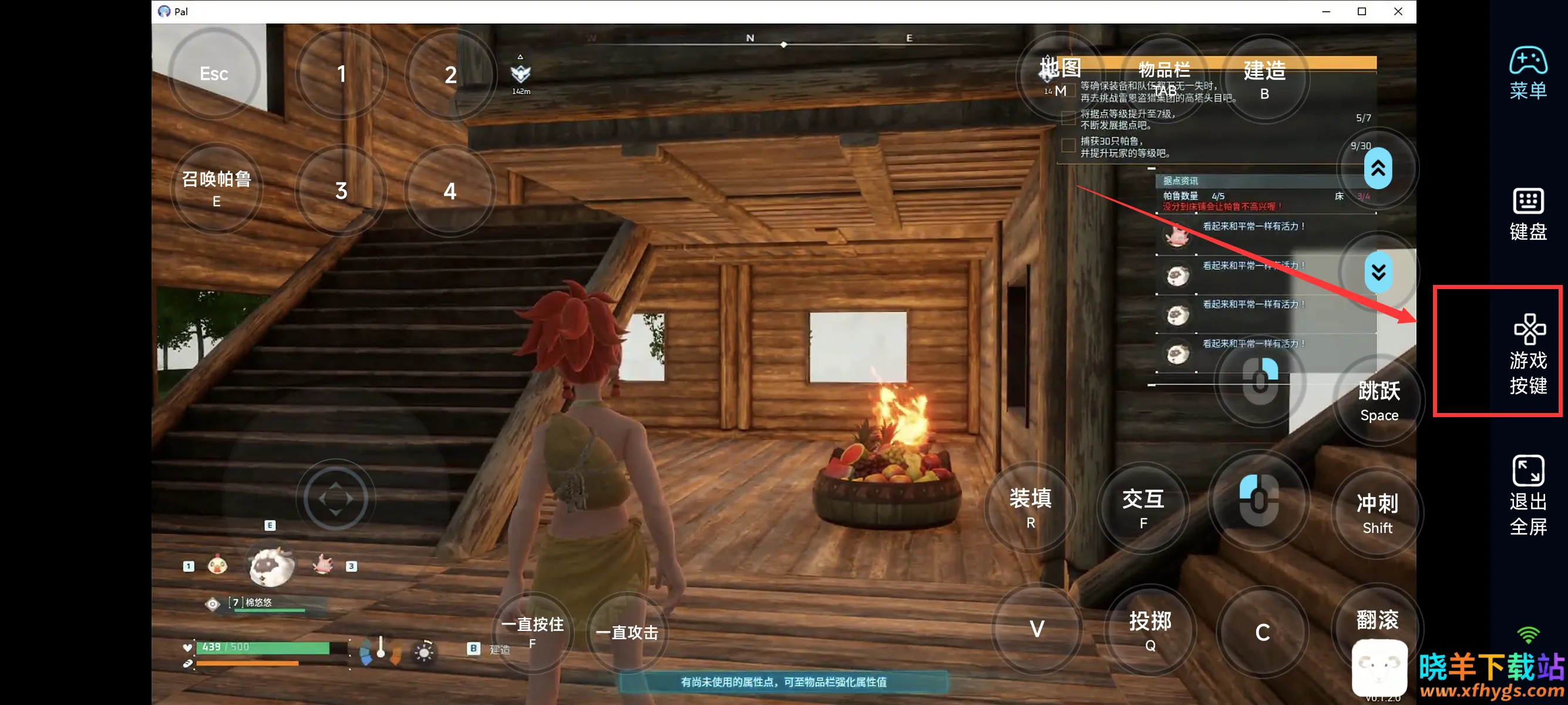The height and width of the screenshot is (705, 1568).
Task: Open the 菜单 menu in the sidebar
Action: [x=1528, y=73]
